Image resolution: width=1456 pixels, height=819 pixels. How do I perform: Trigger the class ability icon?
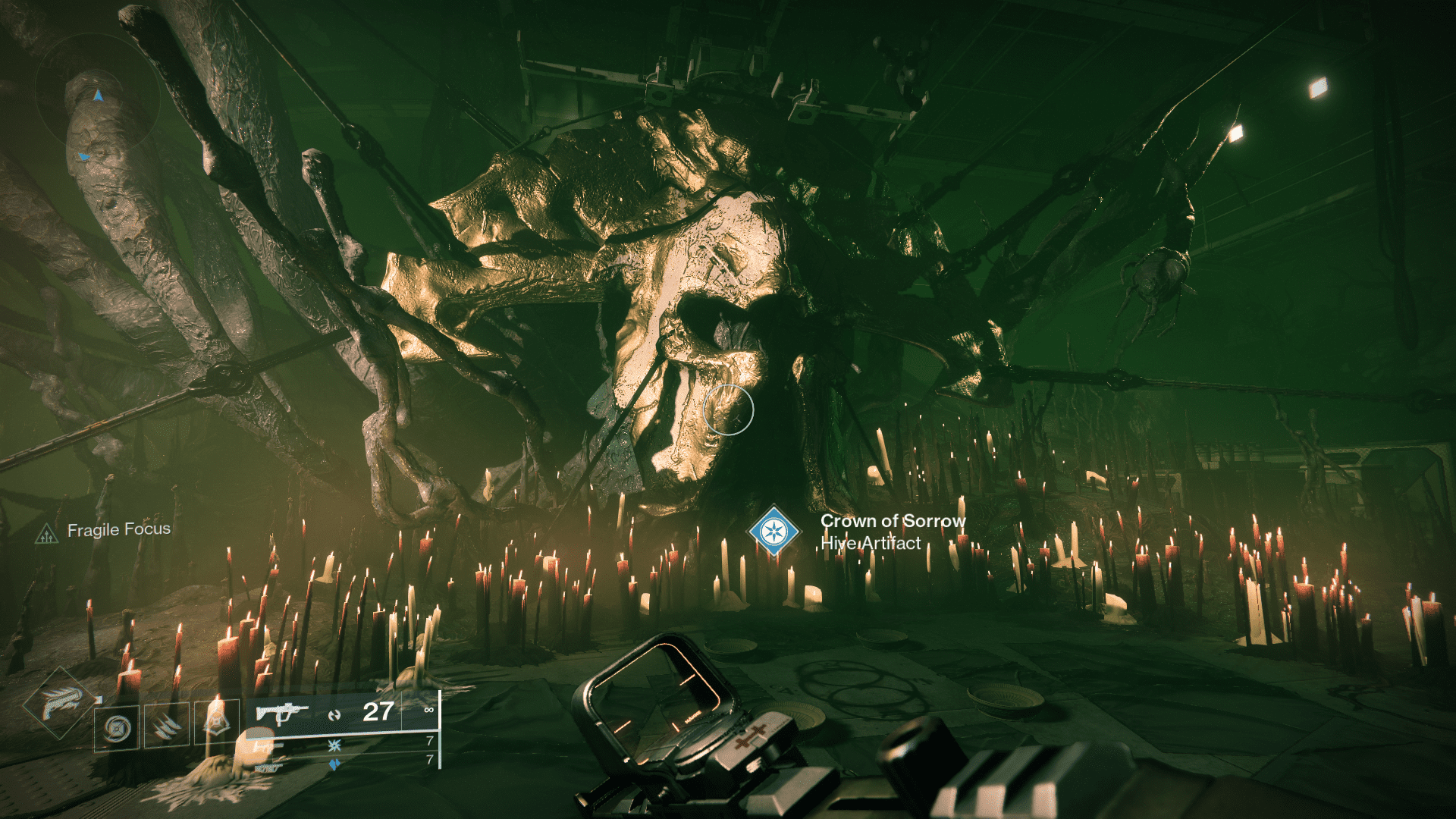(217, 722)
